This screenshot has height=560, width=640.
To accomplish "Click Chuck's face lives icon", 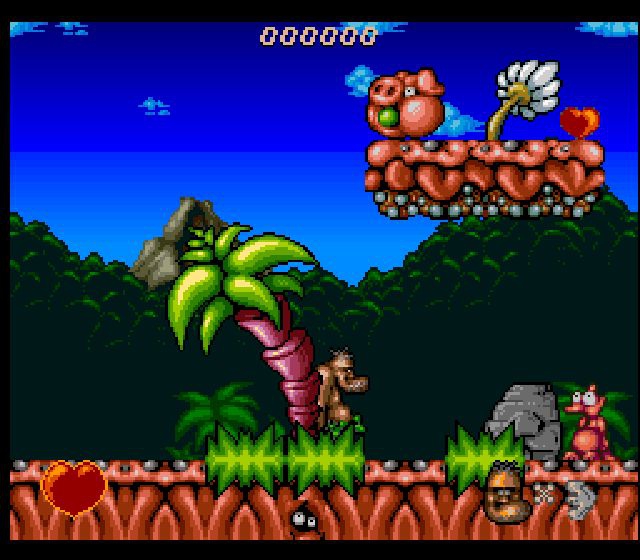I will 505,490.
